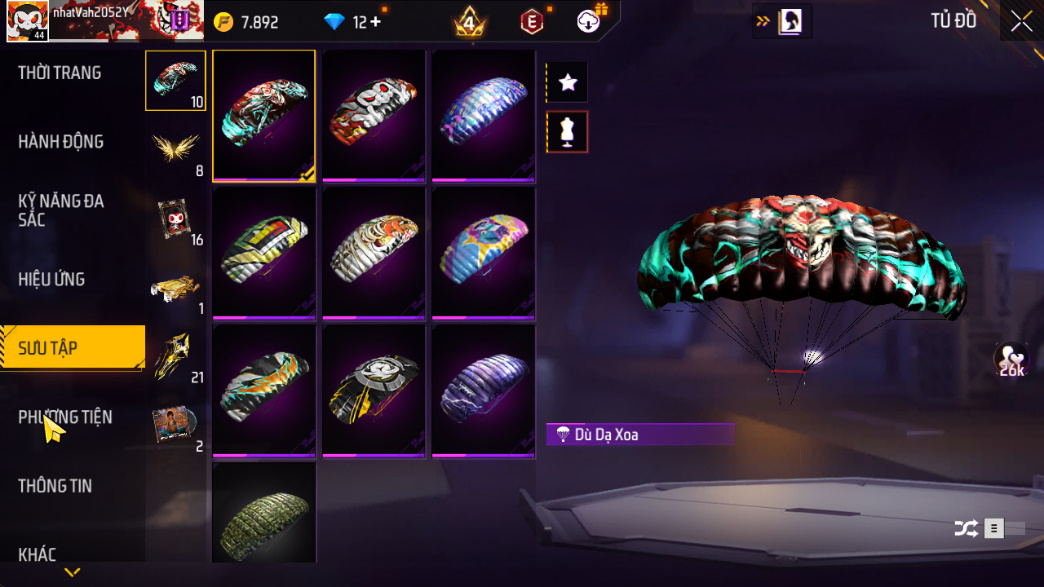This screenshot has width=1044, height=587.
Task: Choose the iridescent blue-purple parachute
Action: click(483, 115)
